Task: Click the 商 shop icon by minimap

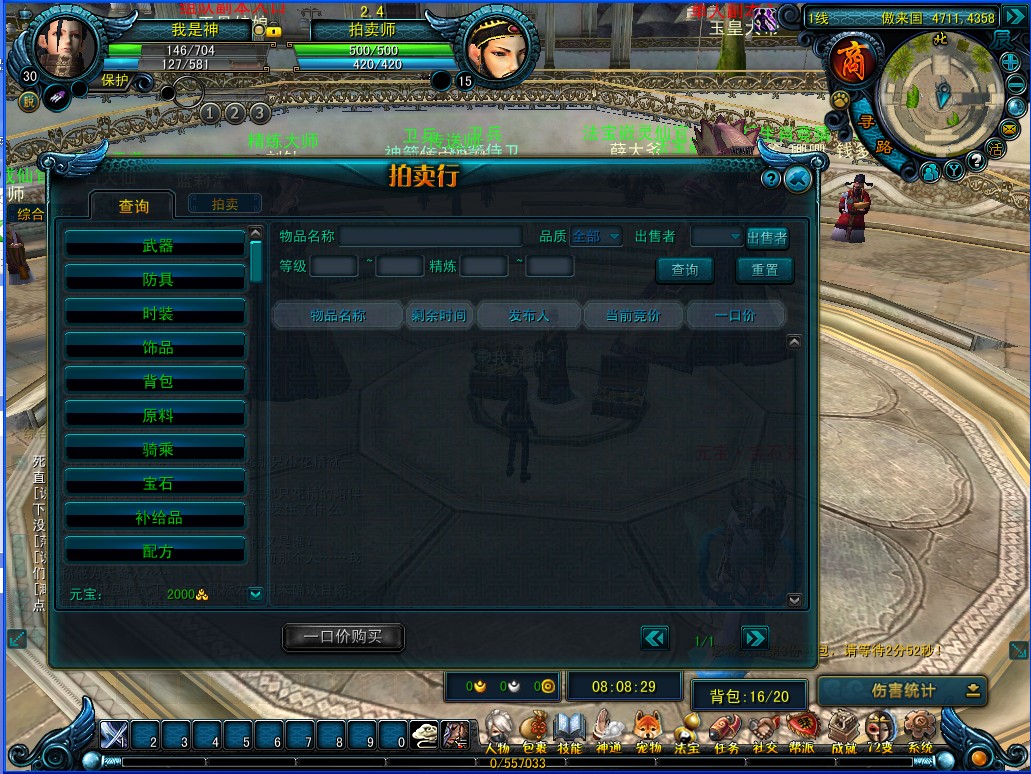Action: coord(850,60)
